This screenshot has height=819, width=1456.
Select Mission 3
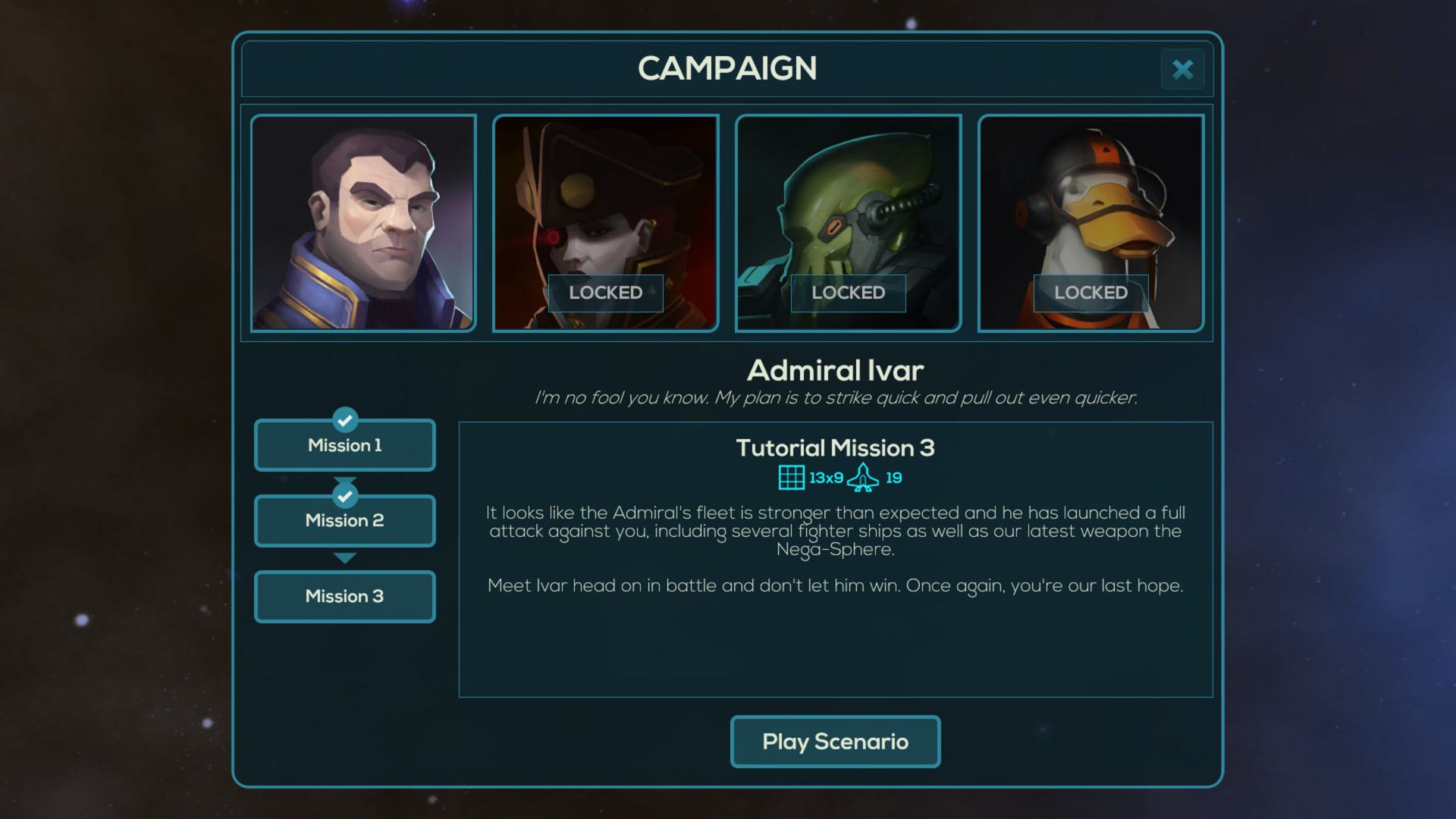pos(345,597)
